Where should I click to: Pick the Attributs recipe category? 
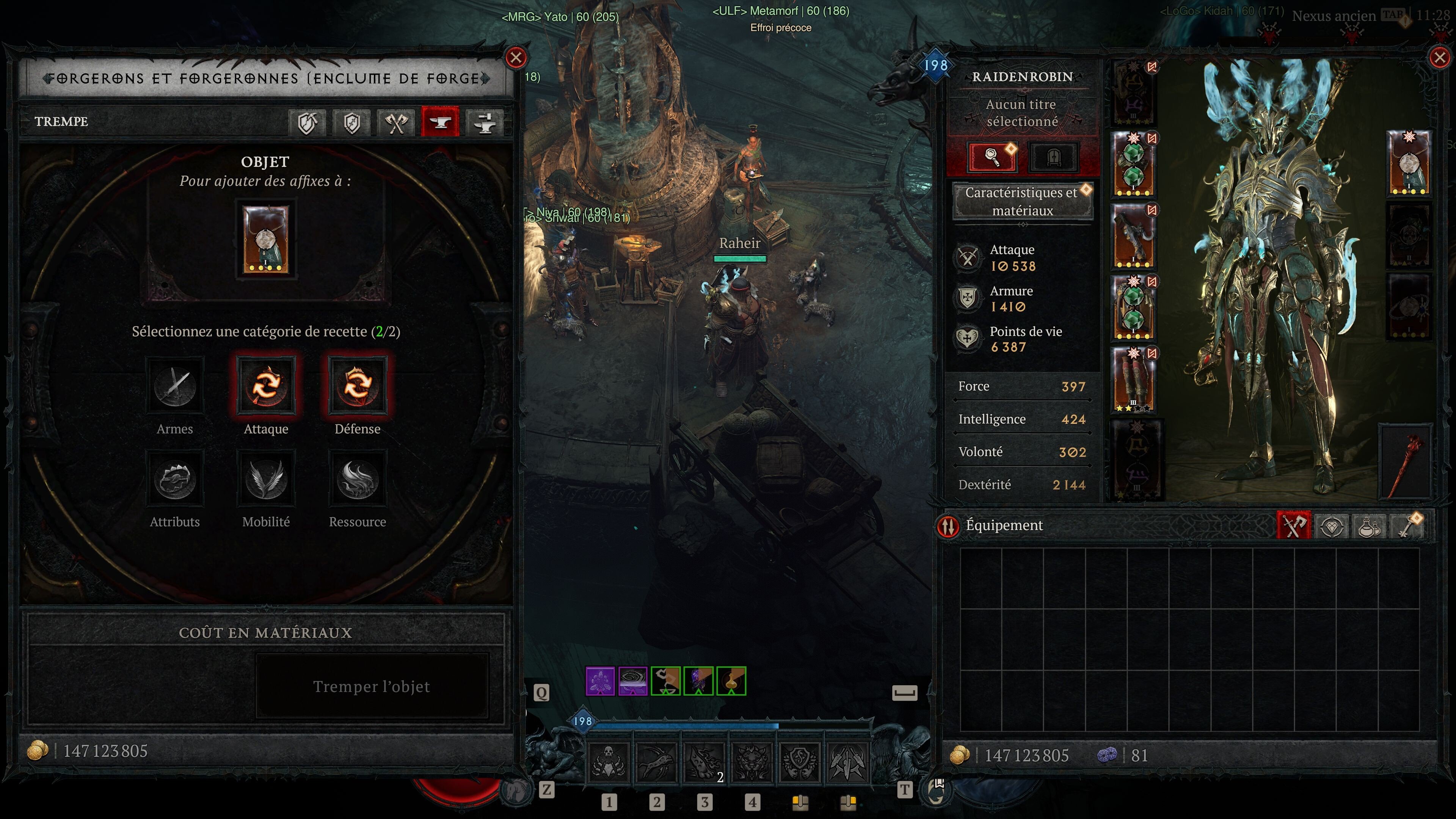click(x=175, y=479)
